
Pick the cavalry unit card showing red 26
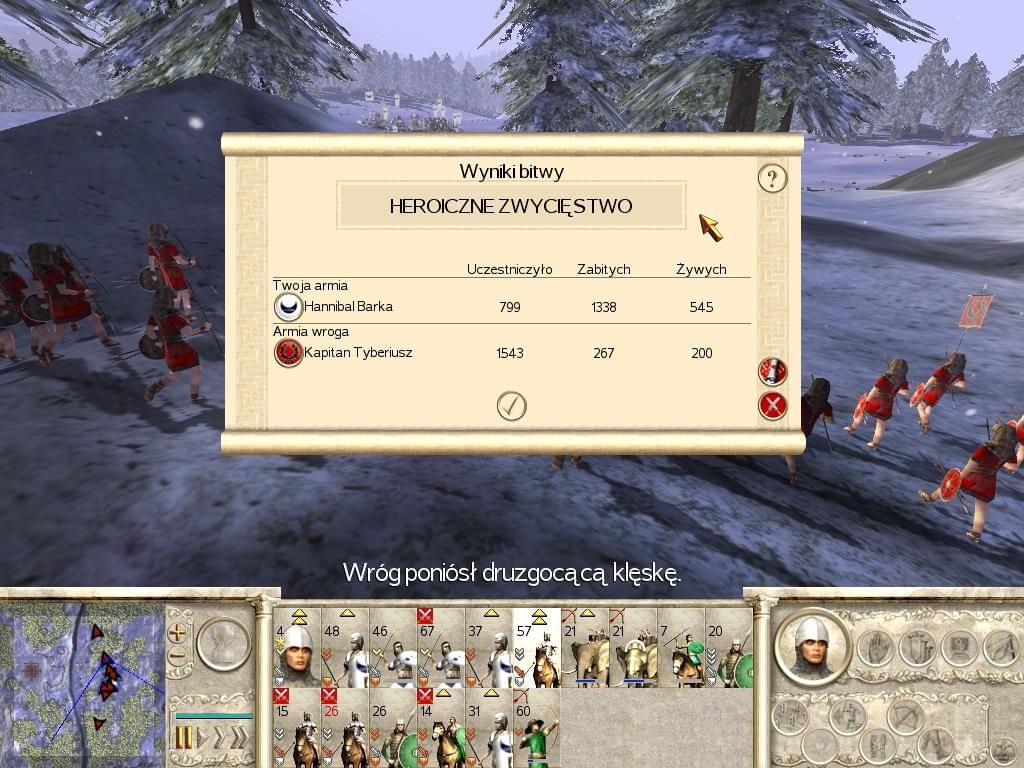point(344,727)
